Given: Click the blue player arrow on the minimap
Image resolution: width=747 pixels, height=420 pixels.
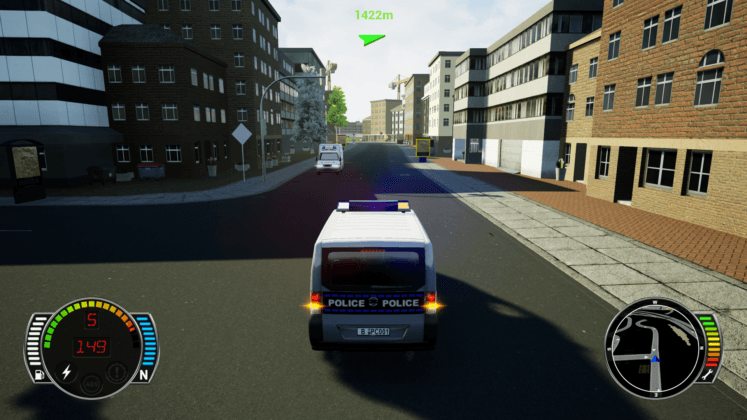Looking at the screenshot, I should [x=653, y=357].
